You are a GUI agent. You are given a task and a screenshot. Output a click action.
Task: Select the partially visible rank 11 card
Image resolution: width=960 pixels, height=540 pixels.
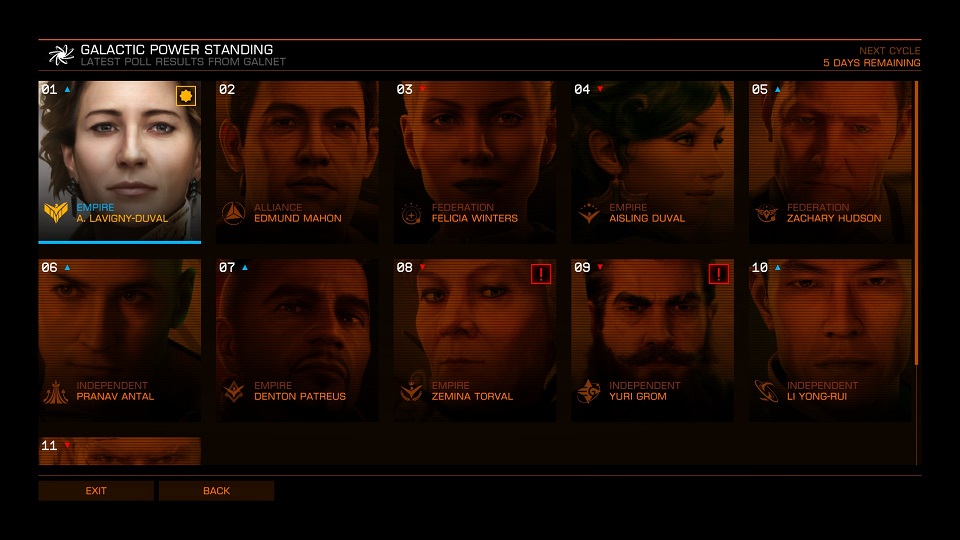coord(120,451)
